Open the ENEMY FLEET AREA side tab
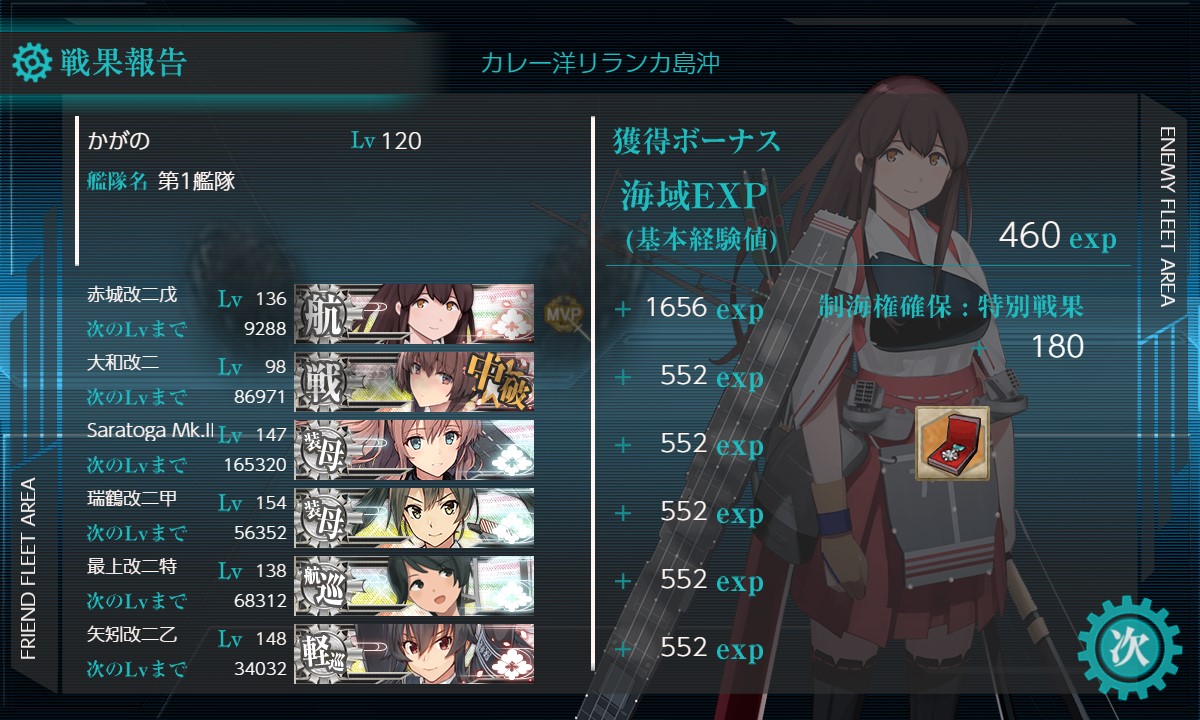The image size is (1200, 720). point(1169,215)
